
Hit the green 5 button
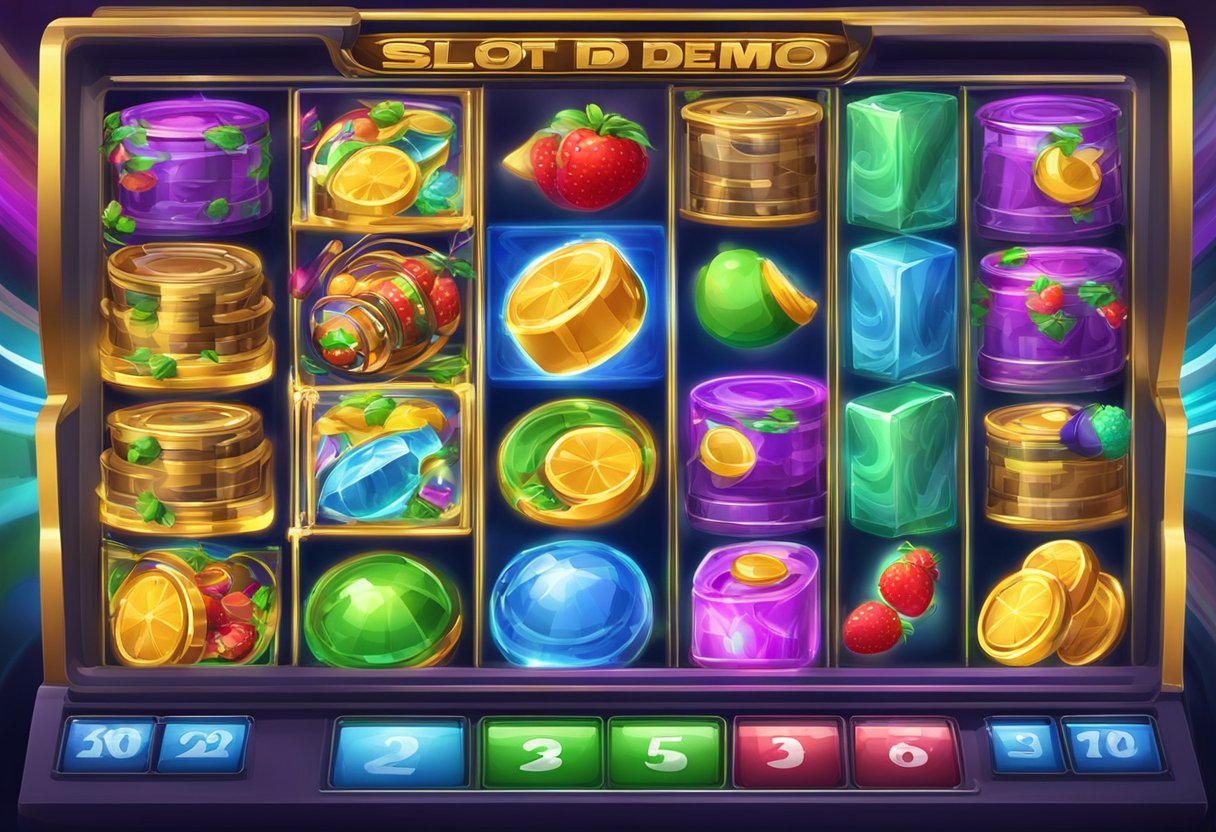pyautogui.click(x=665, y=753)
